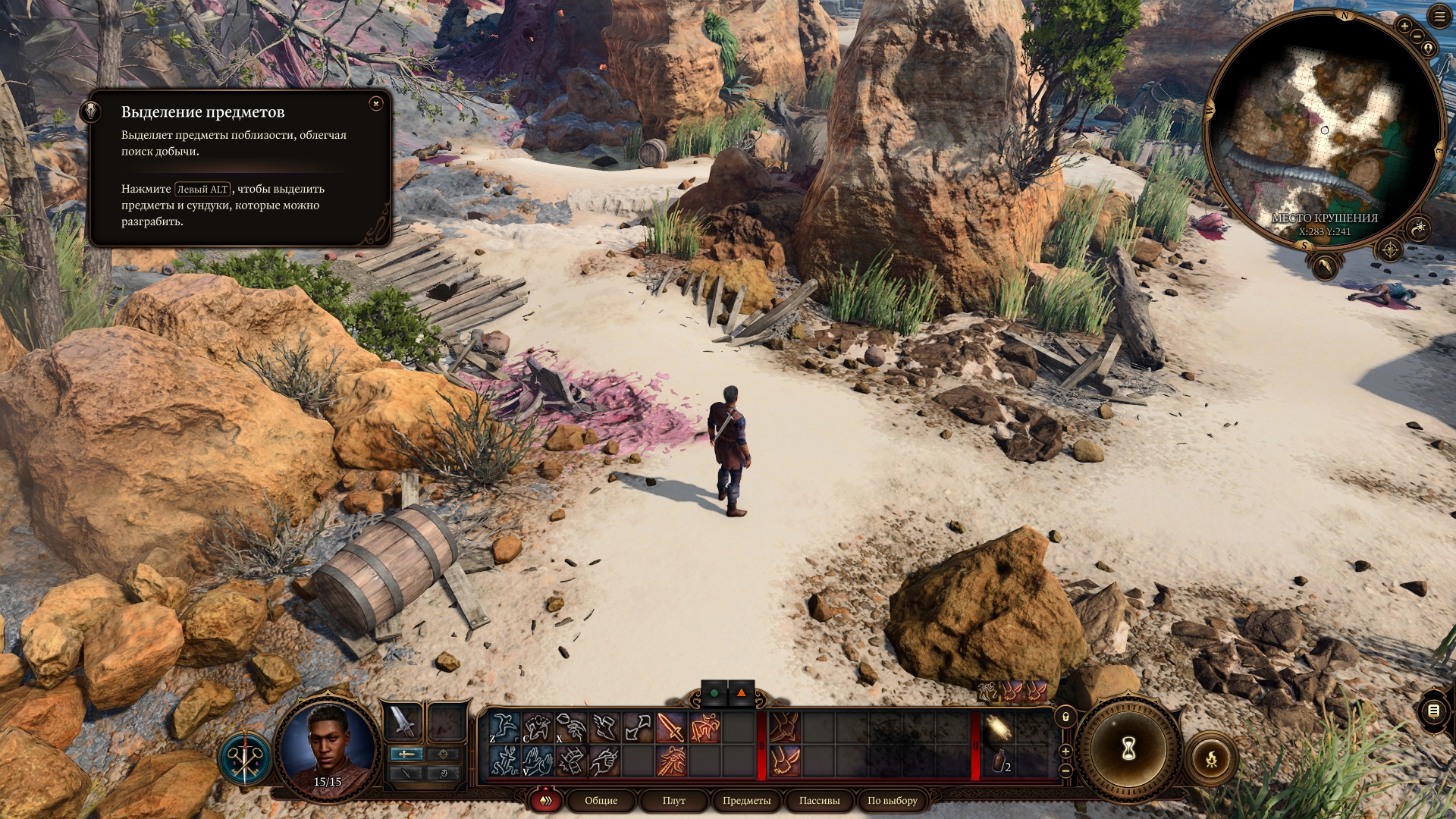Viewport: 1456px width, 819px height.
Task: Open the campfire rest menu
Action: [x=1211, y=758]
